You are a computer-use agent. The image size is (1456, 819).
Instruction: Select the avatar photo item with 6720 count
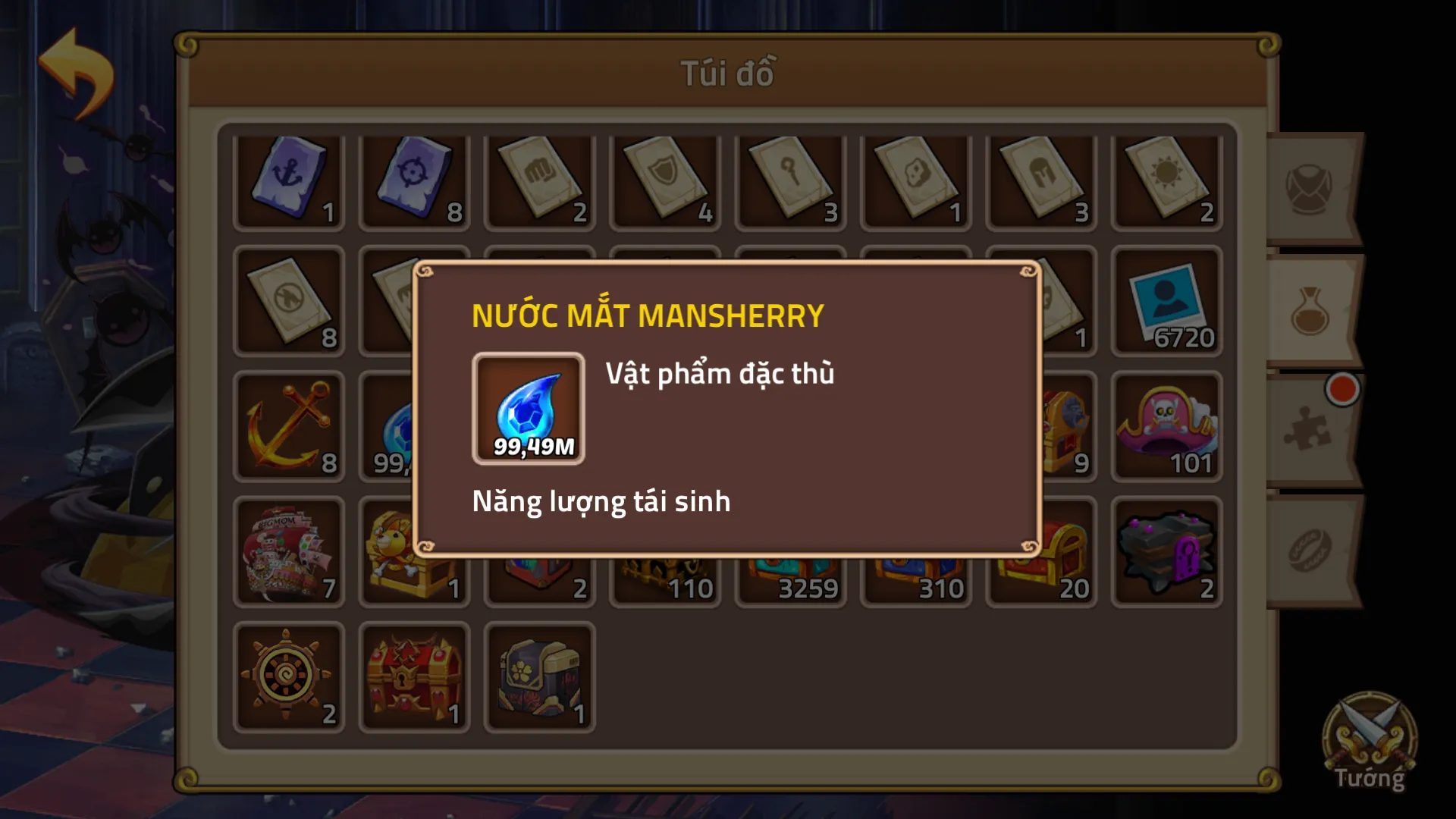[x=1166, y=303]
